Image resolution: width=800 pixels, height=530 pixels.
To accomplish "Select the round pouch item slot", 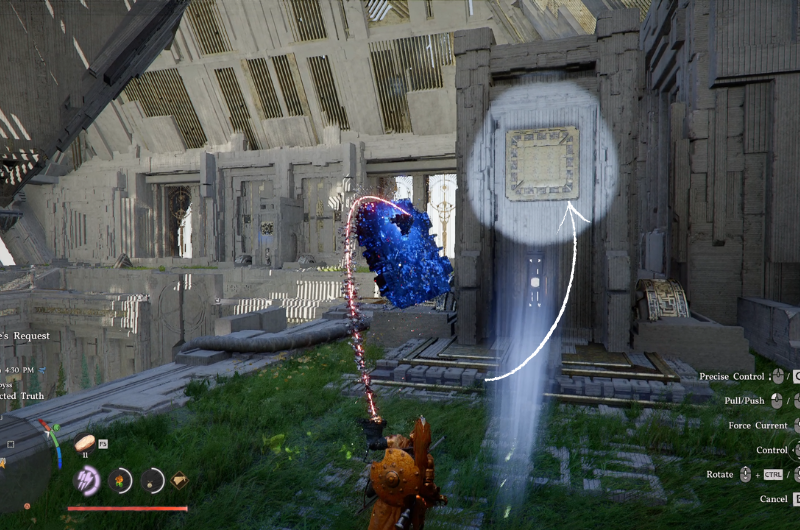I will pyautogui.click(x=153, y=481).
